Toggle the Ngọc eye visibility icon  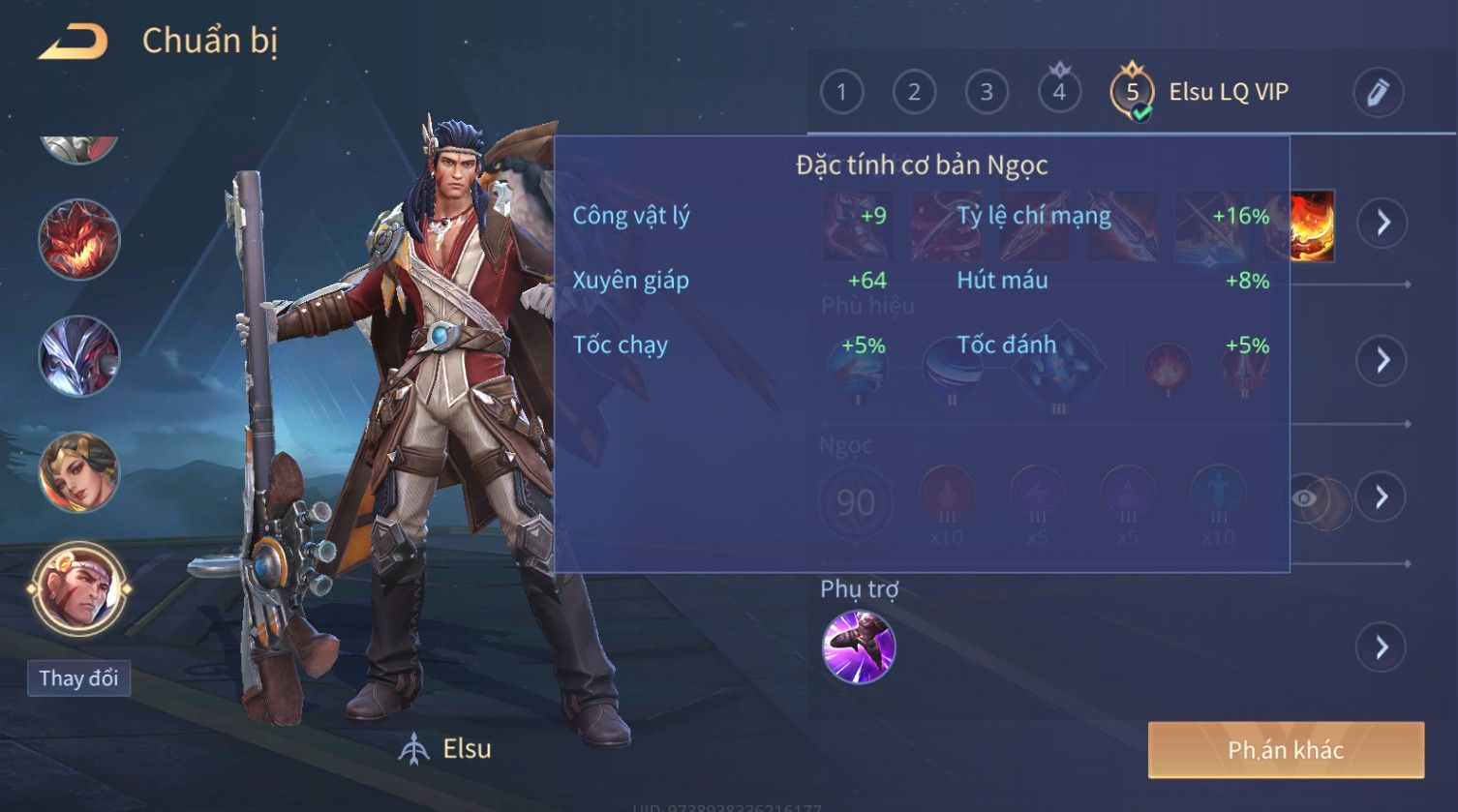1305,498
